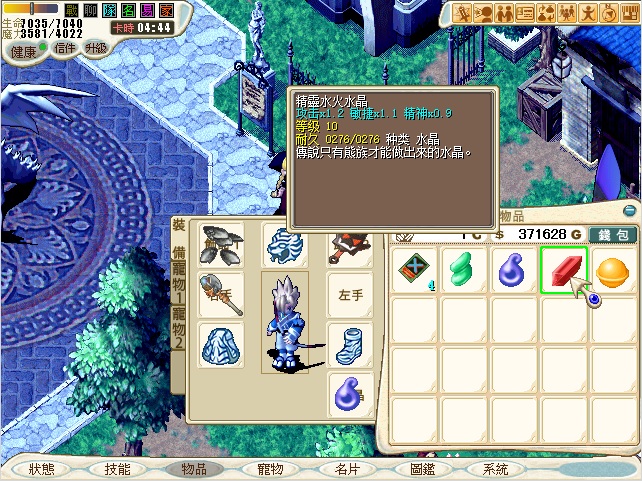Select the purple droplet crystal in inventory
642x481 pixels.
pyautogui.click(x=514, y=270)
